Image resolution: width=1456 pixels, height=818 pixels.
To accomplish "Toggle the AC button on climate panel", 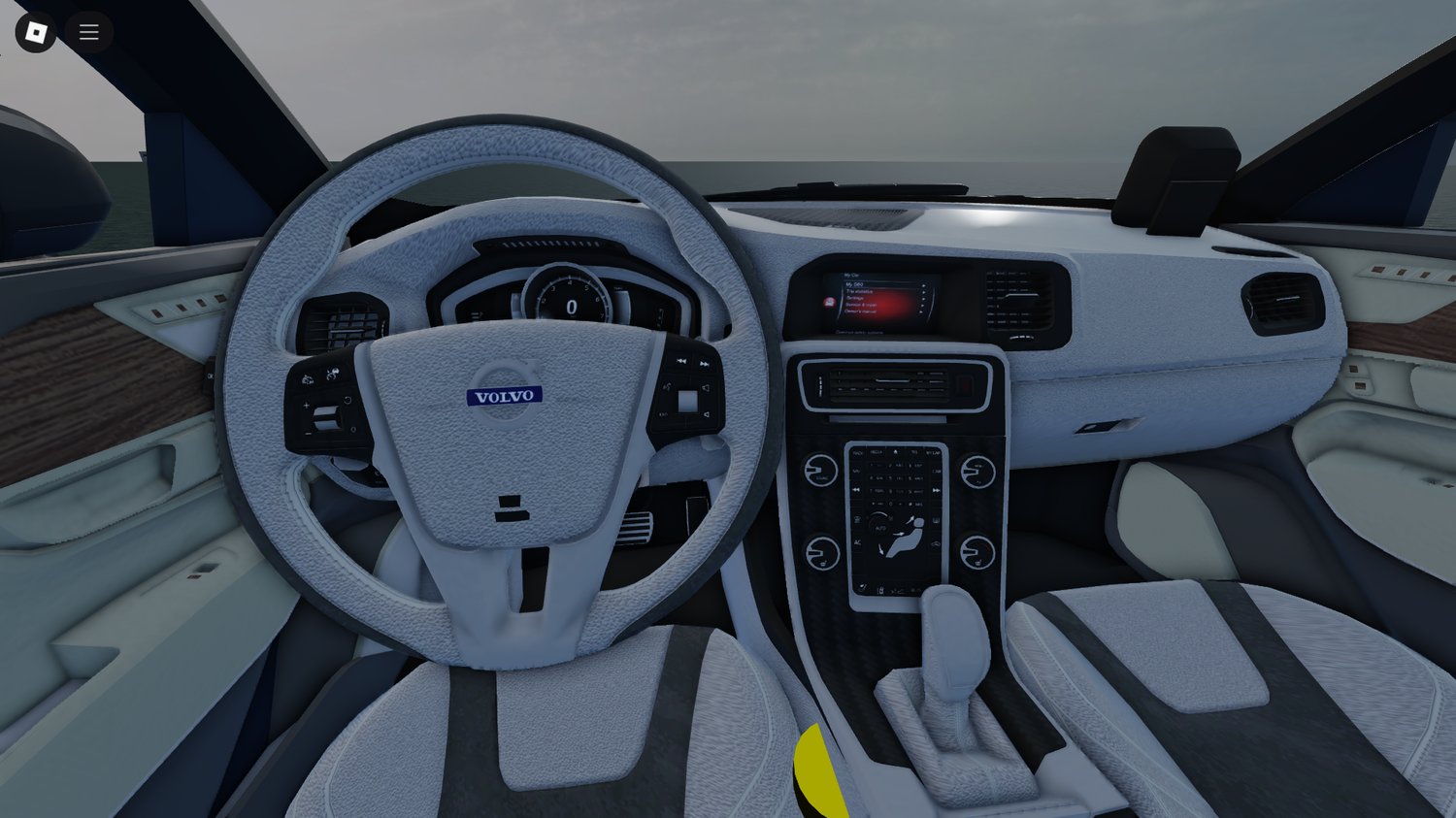I will pos(857,541).
